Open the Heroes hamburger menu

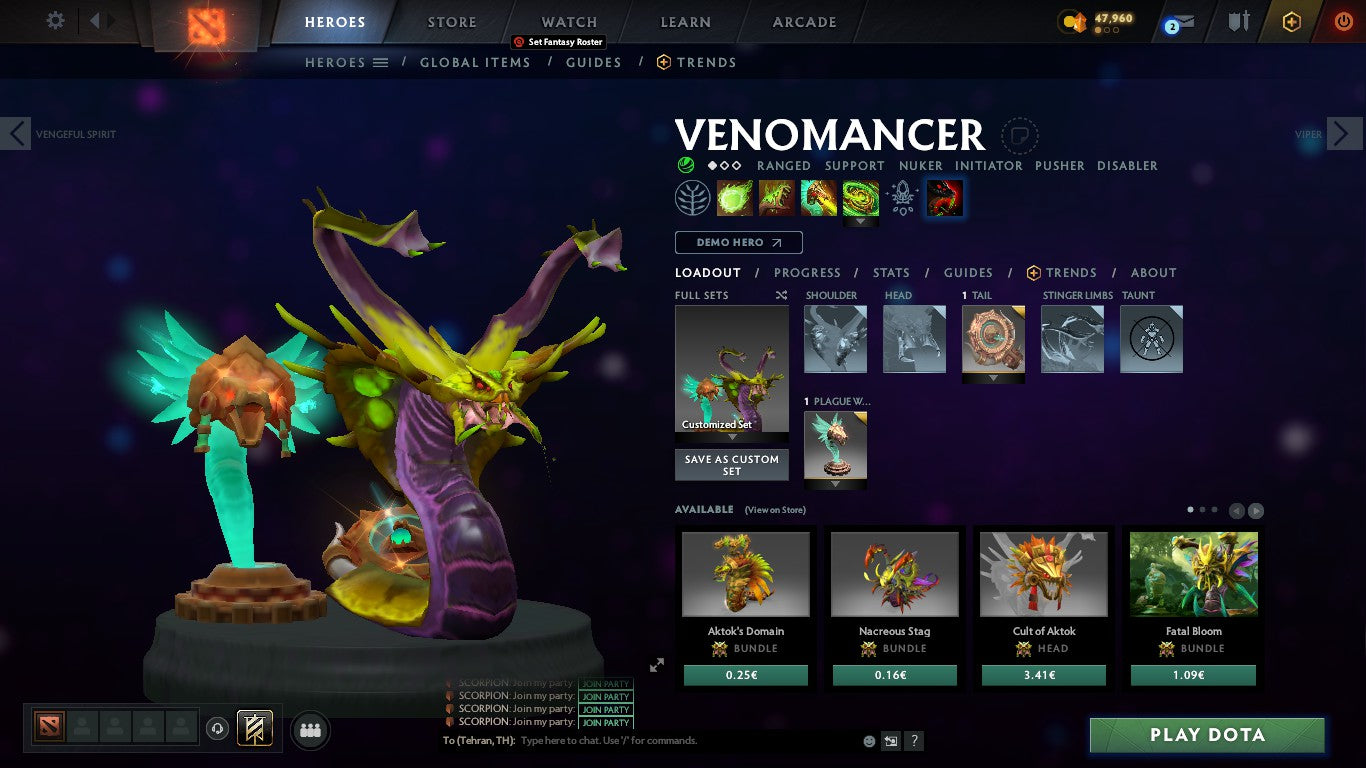pyautogui.click(x=383, y=62)
